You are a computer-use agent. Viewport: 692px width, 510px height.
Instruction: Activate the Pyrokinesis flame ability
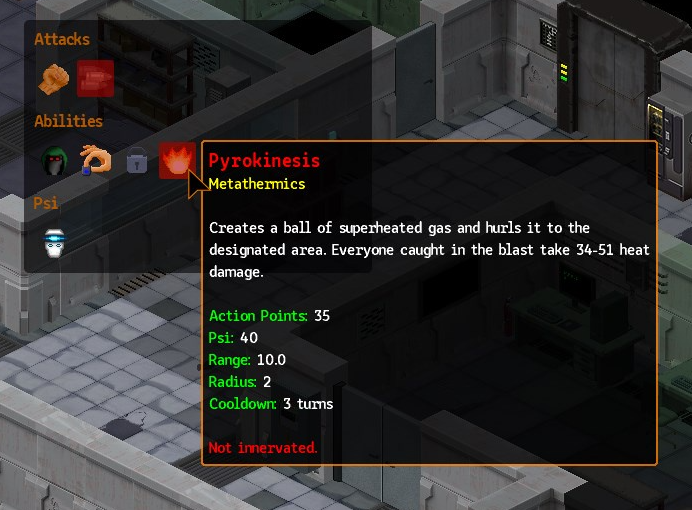pos(176,160)
